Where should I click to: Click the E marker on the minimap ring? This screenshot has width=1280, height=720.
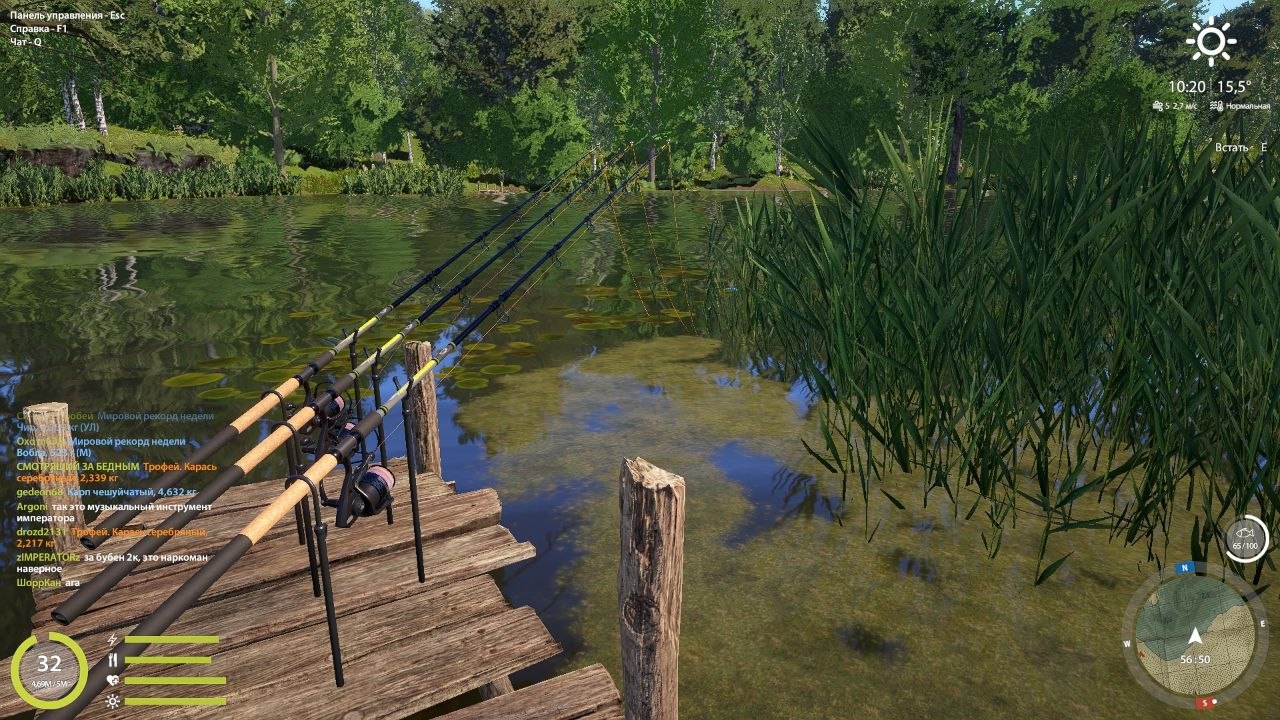click(x=1262, y=623)
